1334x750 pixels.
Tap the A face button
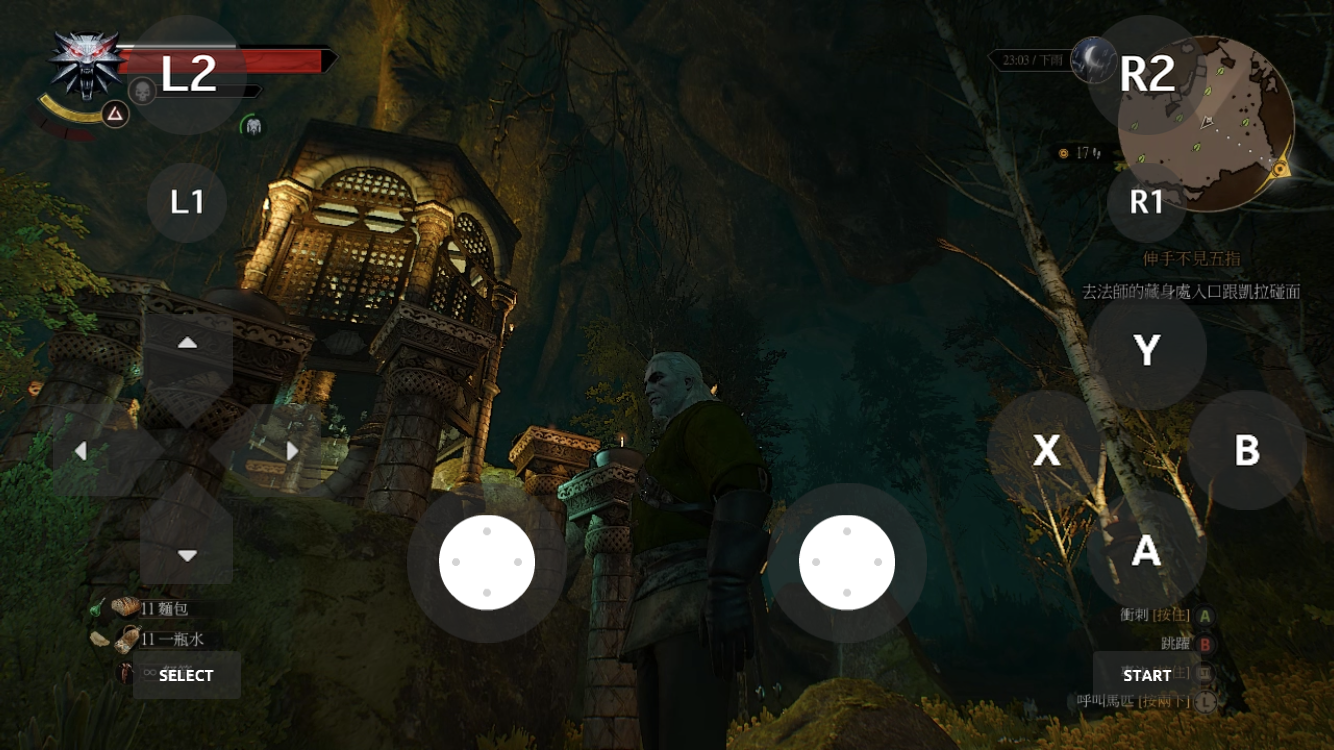(1146, 549)
